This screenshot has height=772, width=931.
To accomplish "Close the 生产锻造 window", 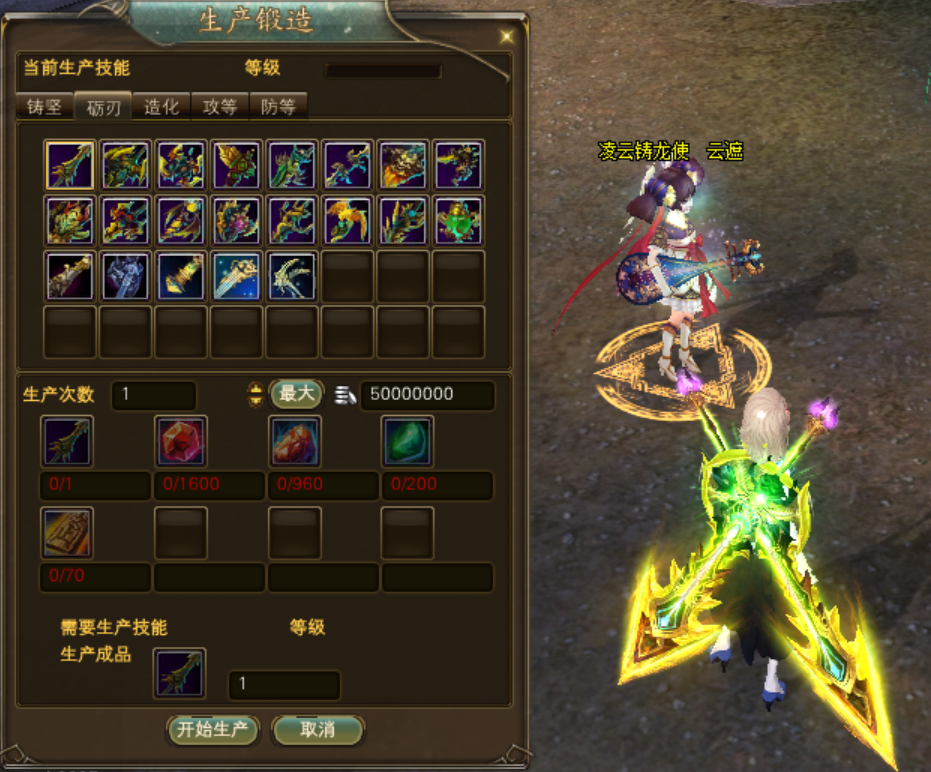I will (x=507, y=36).
